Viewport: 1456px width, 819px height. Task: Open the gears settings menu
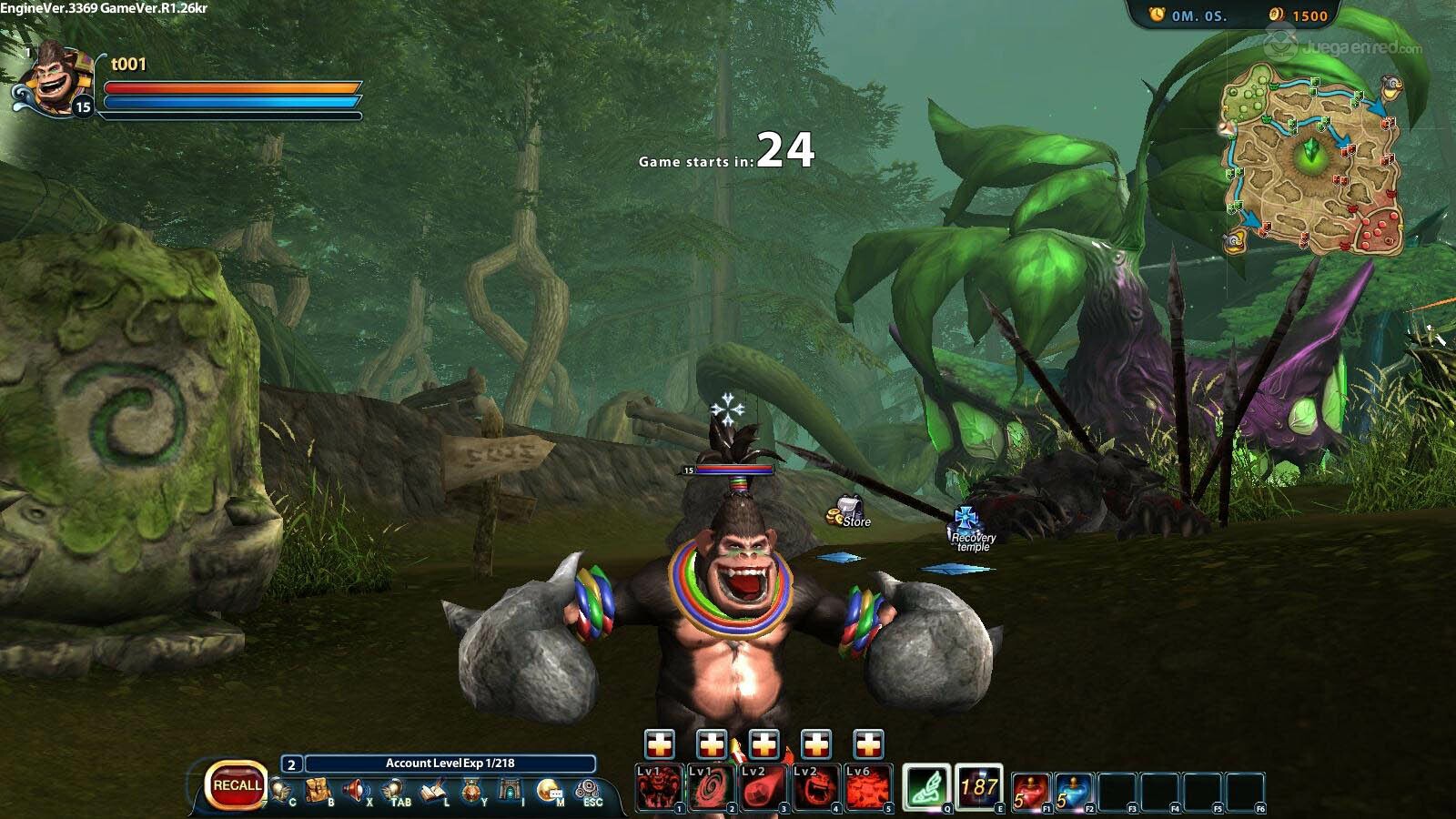click(x=588, y=789)
